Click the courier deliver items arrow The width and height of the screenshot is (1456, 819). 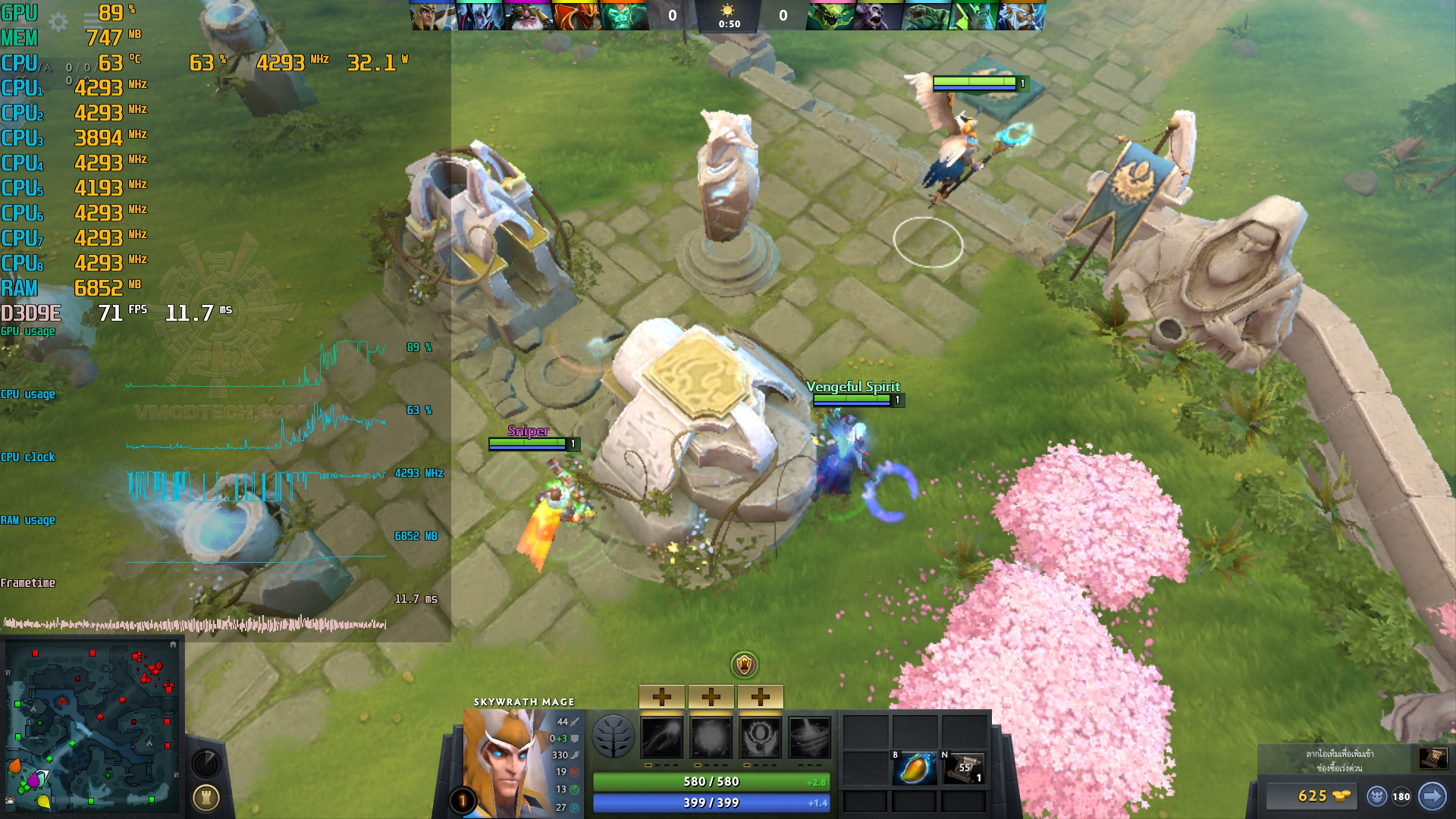click(x=1432, y=796)
